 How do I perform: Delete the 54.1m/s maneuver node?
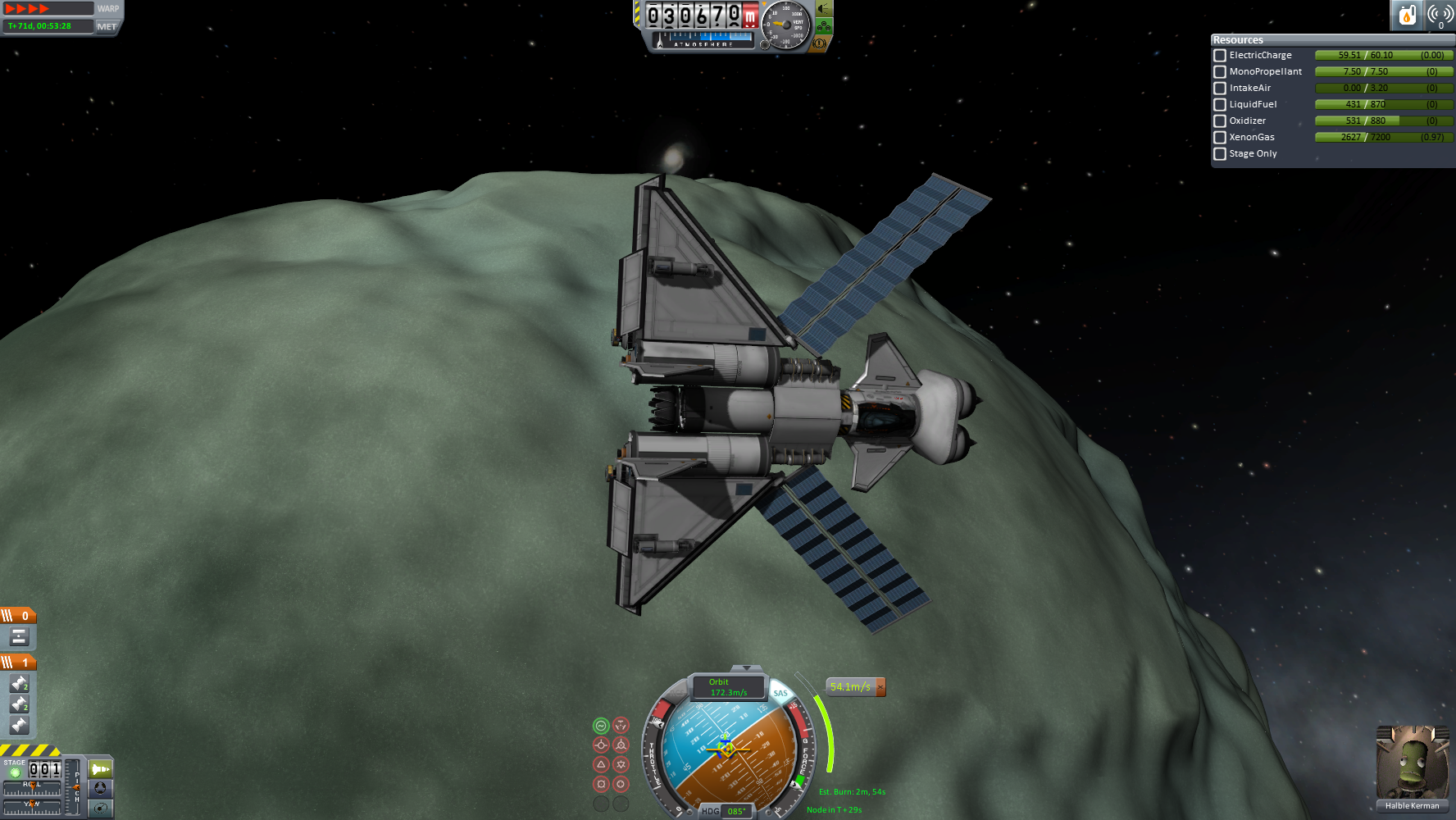(880, 687)
